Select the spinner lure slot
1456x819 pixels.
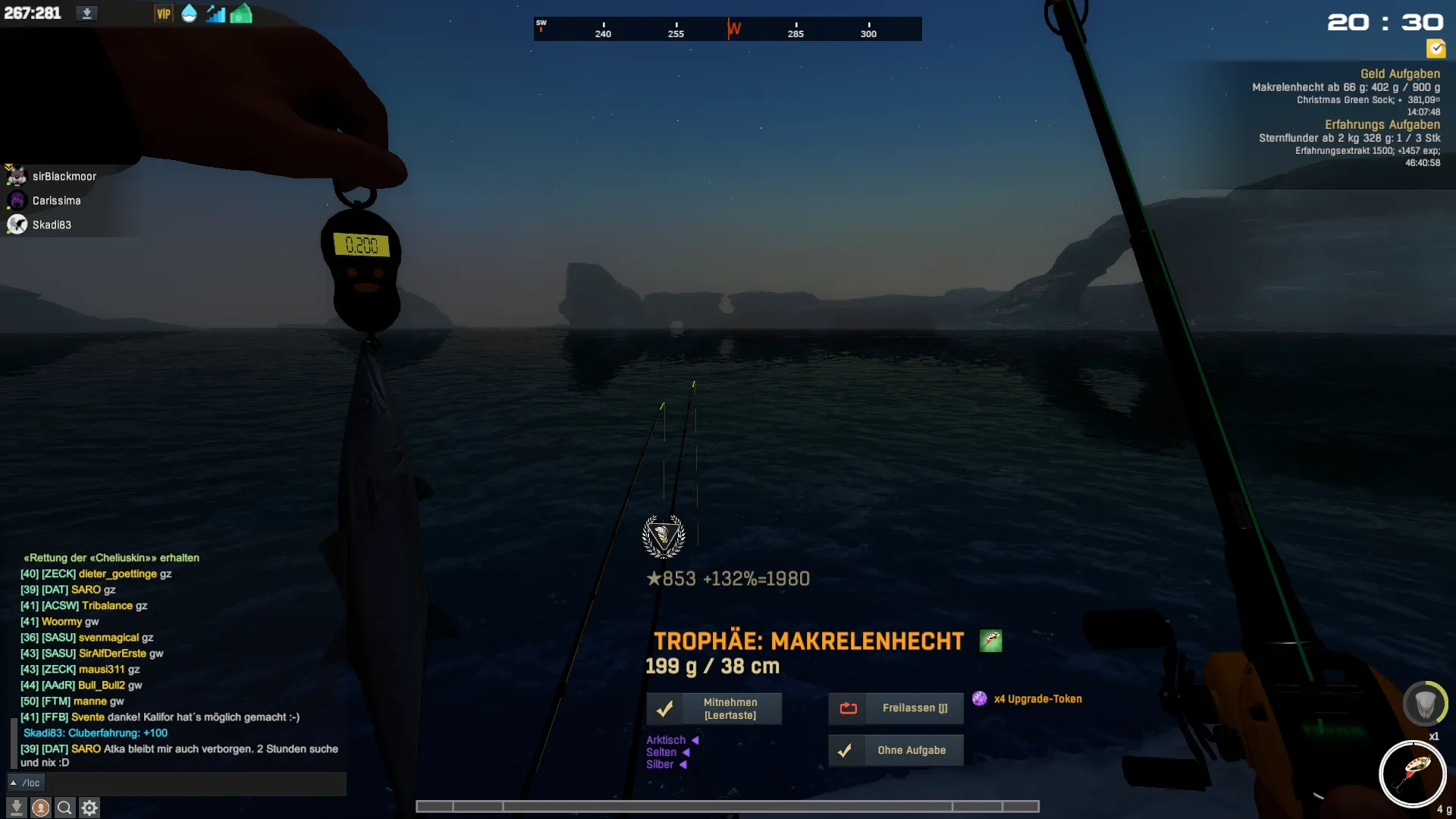click(x=1412, y=773)
